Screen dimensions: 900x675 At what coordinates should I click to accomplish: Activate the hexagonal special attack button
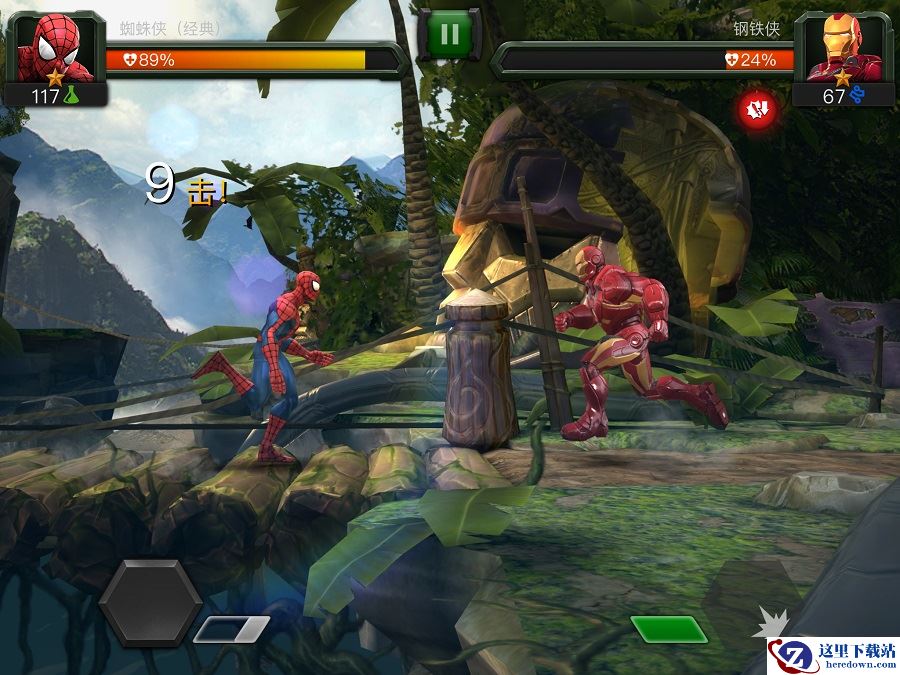tap(150, 603)
